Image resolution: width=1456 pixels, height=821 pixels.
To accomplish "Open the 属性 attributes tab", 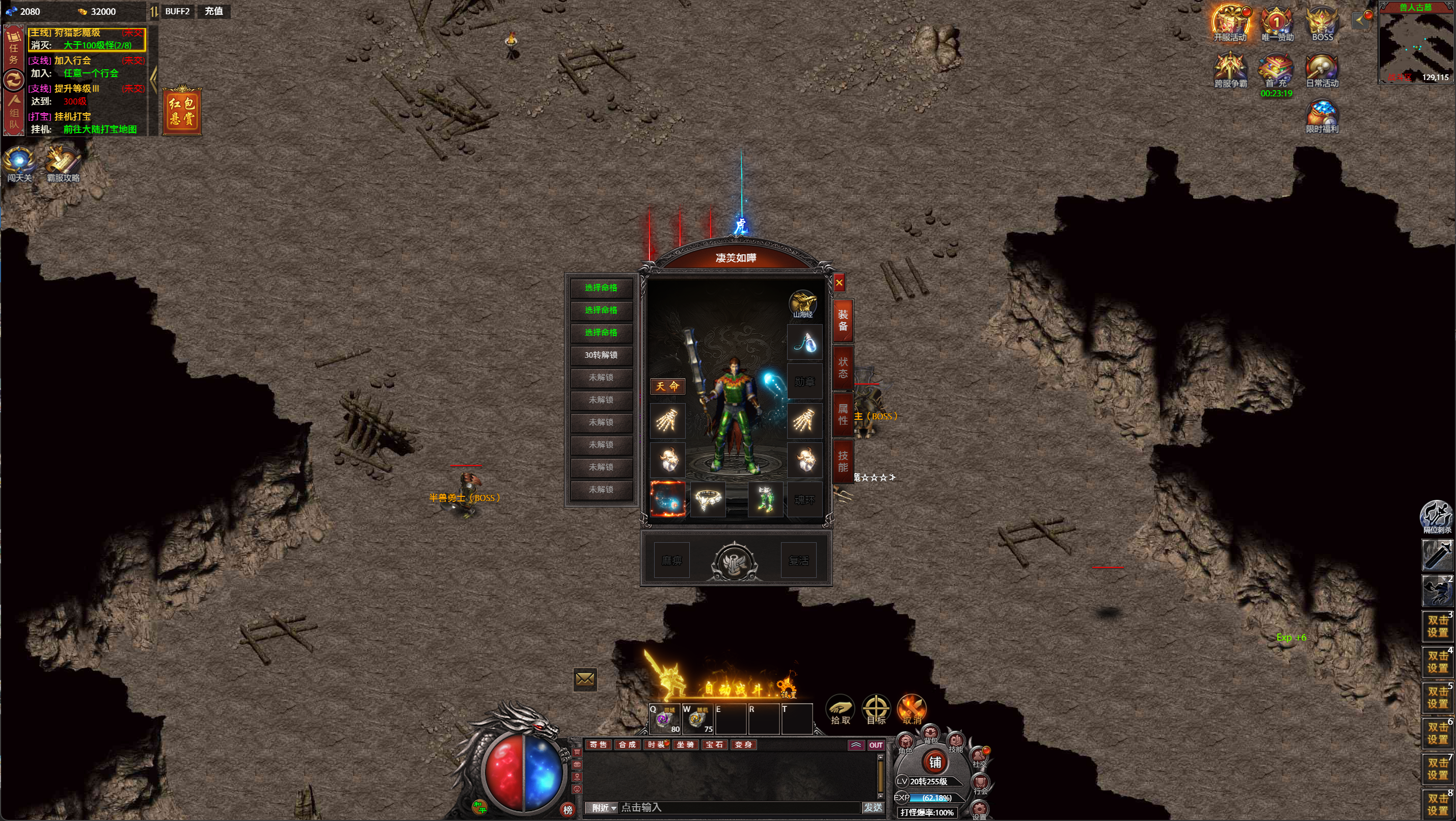I will [x=843, y=414].
